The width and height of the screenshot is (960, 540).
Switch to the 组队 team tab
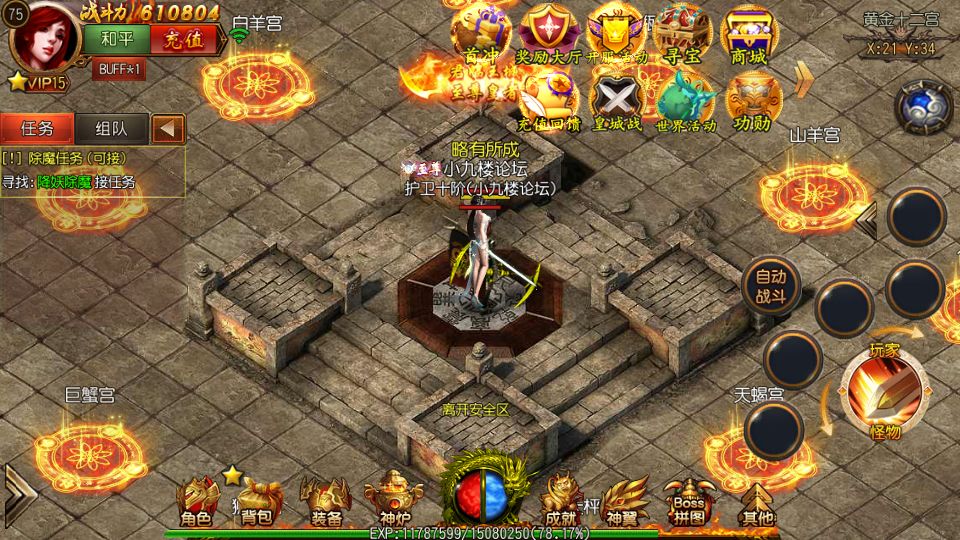[x=111, y=128]
